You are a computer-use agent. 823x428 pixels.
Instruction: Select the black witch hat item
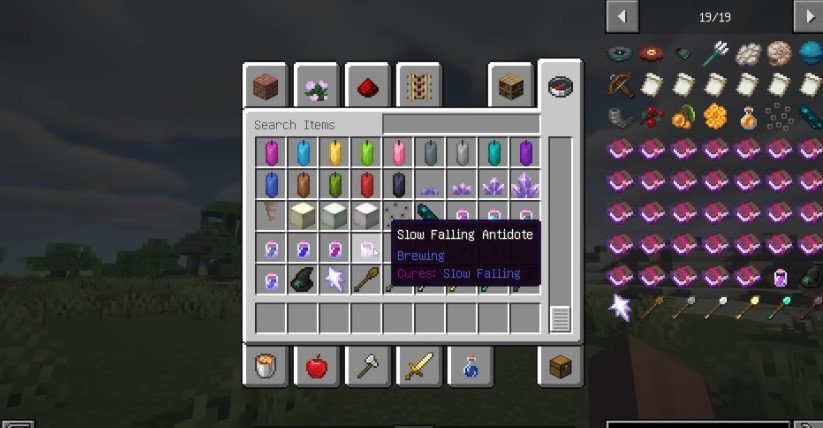303,279
